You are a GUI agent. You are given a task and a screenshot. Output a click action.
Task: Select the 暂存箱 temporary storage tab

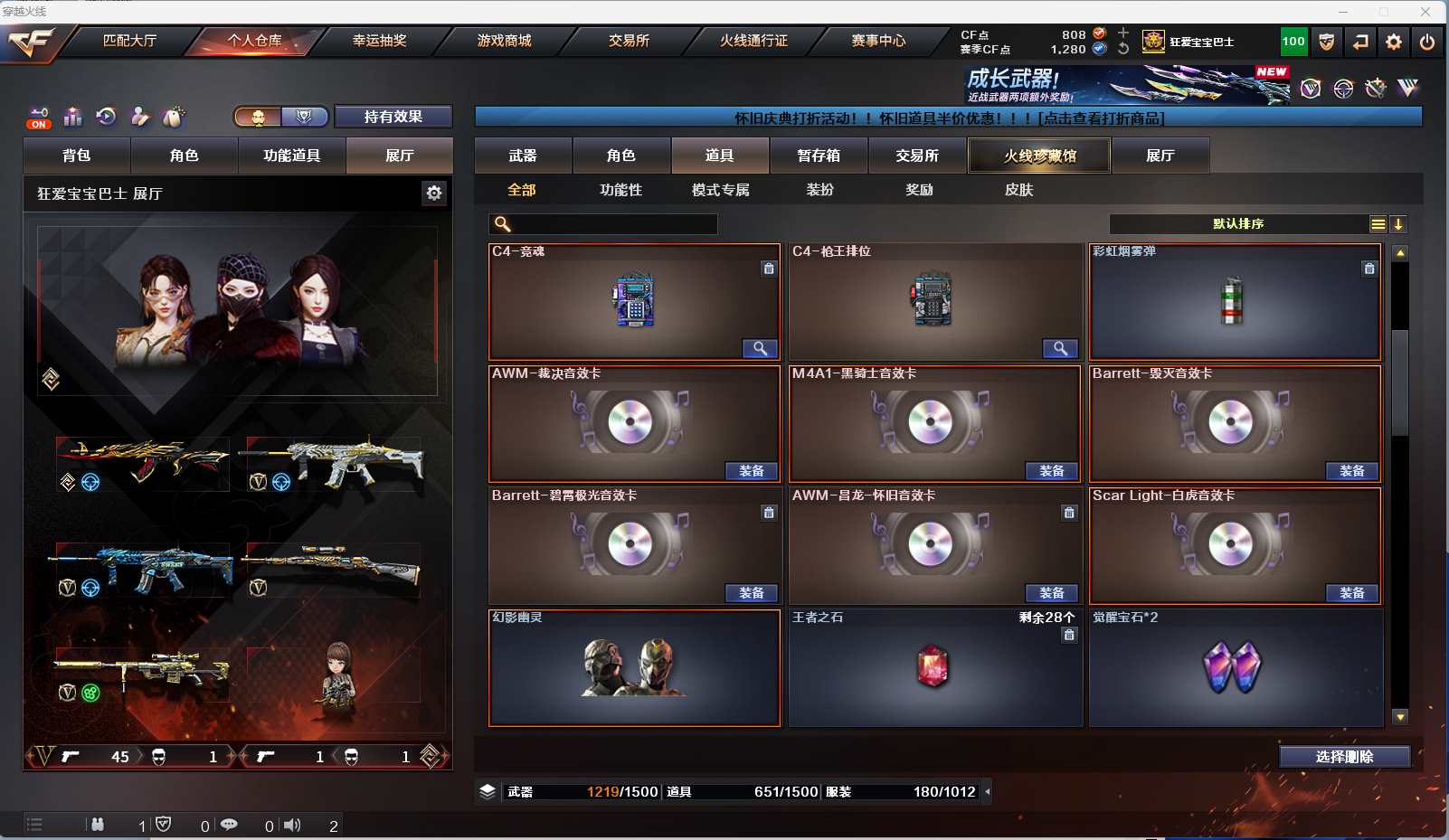point(819,156)
